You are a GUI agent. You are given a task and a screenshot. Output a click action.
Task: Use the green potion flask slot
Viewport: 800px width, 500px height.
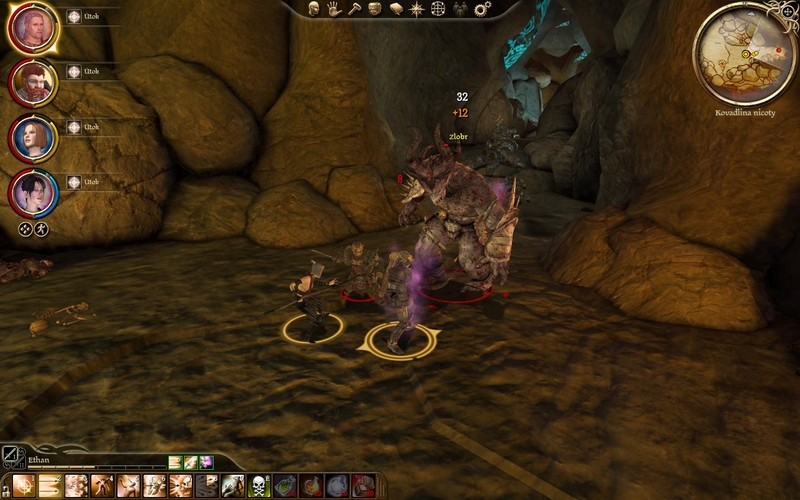(285, 486)
